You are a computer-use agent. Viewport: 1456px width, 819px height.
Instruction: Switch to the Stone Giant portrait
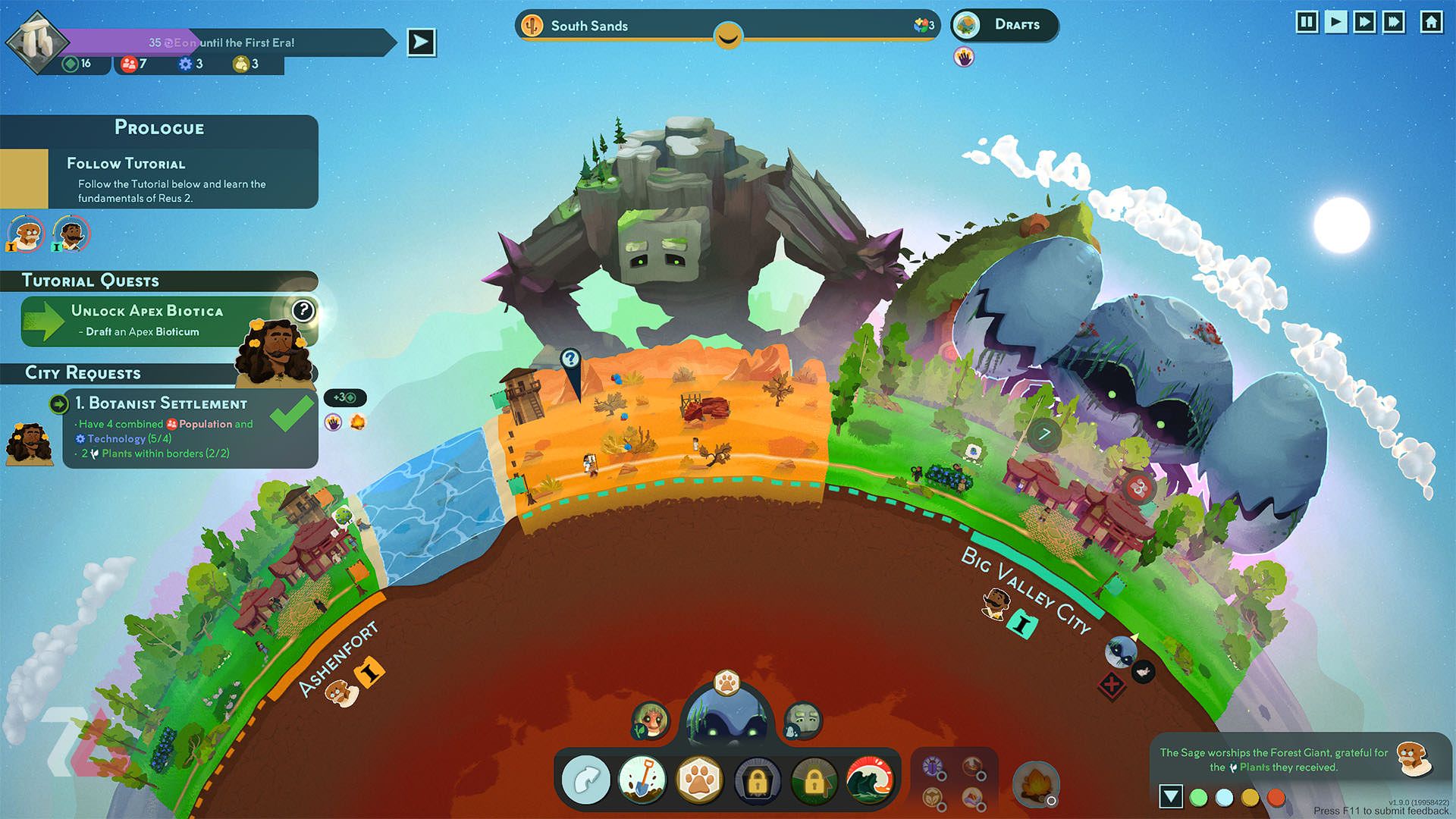tap(802, 719)
